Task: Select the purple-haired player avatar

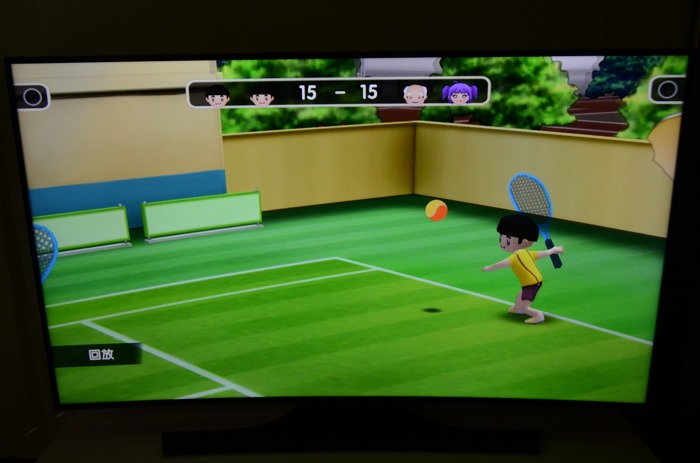Action: click(x=457, y=93)
